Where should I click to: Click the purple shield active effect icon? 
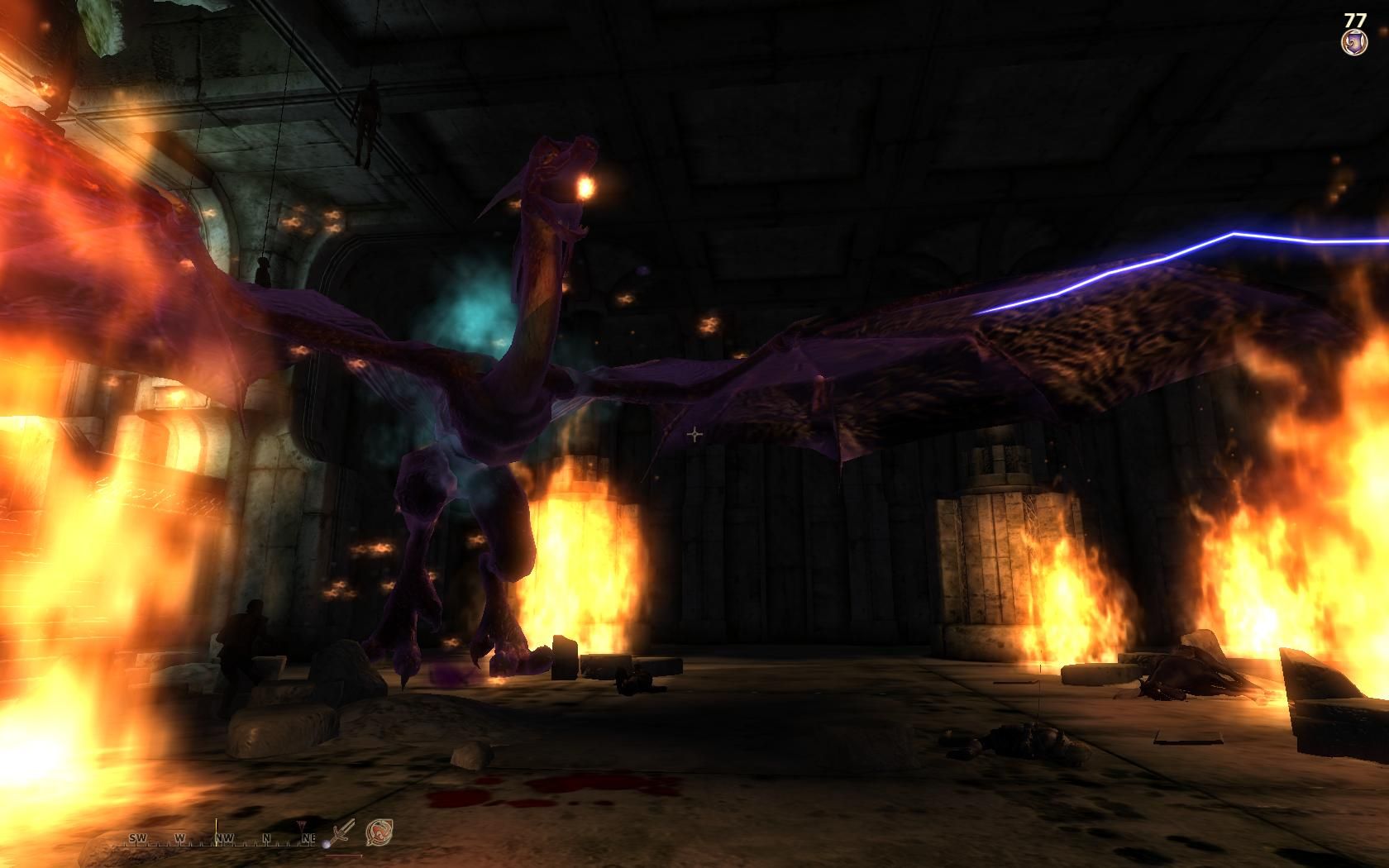1354,42
